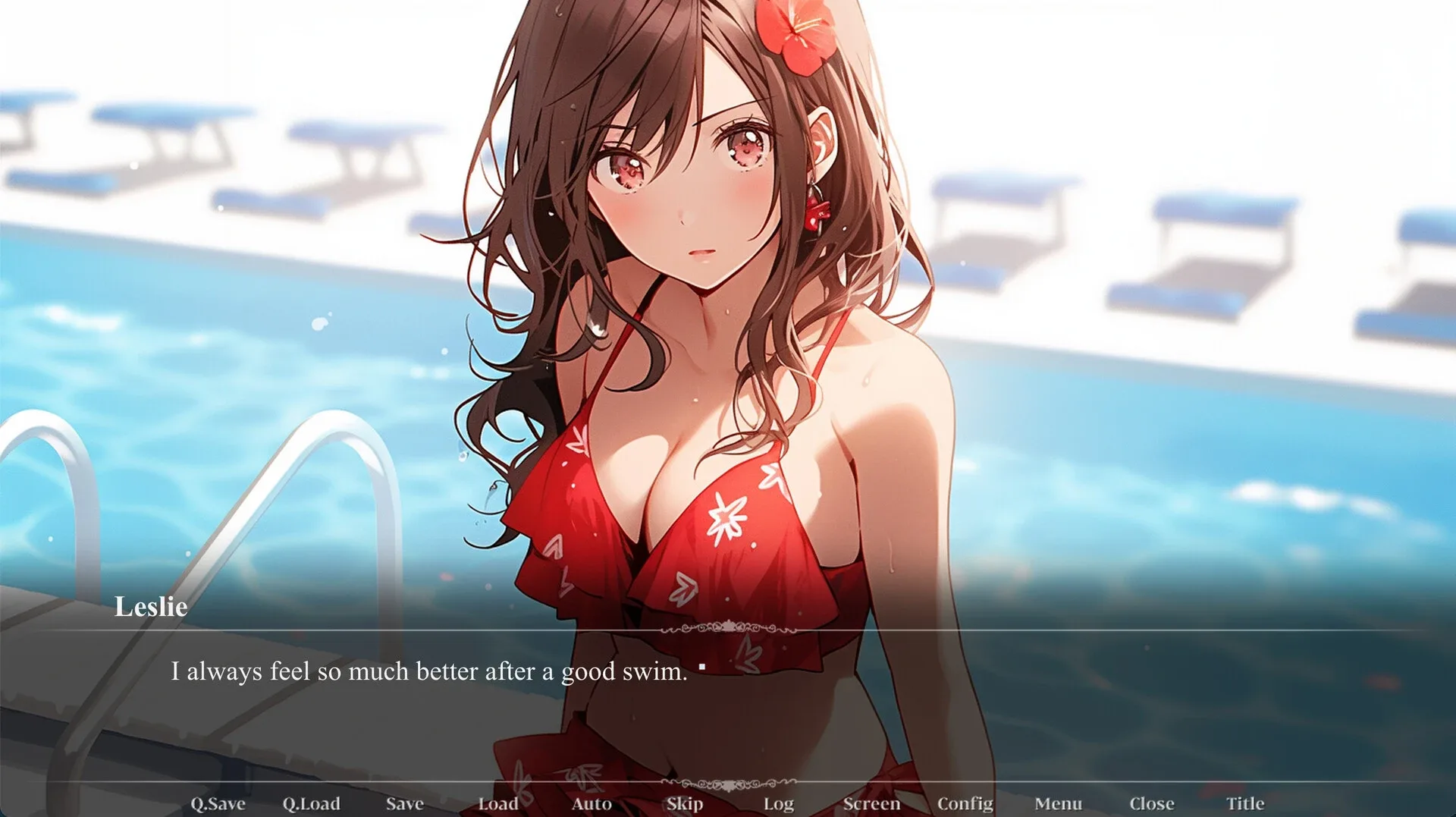Open the Config settings screen
This screenshot has width=1456, height=817.
coord(965,803)
